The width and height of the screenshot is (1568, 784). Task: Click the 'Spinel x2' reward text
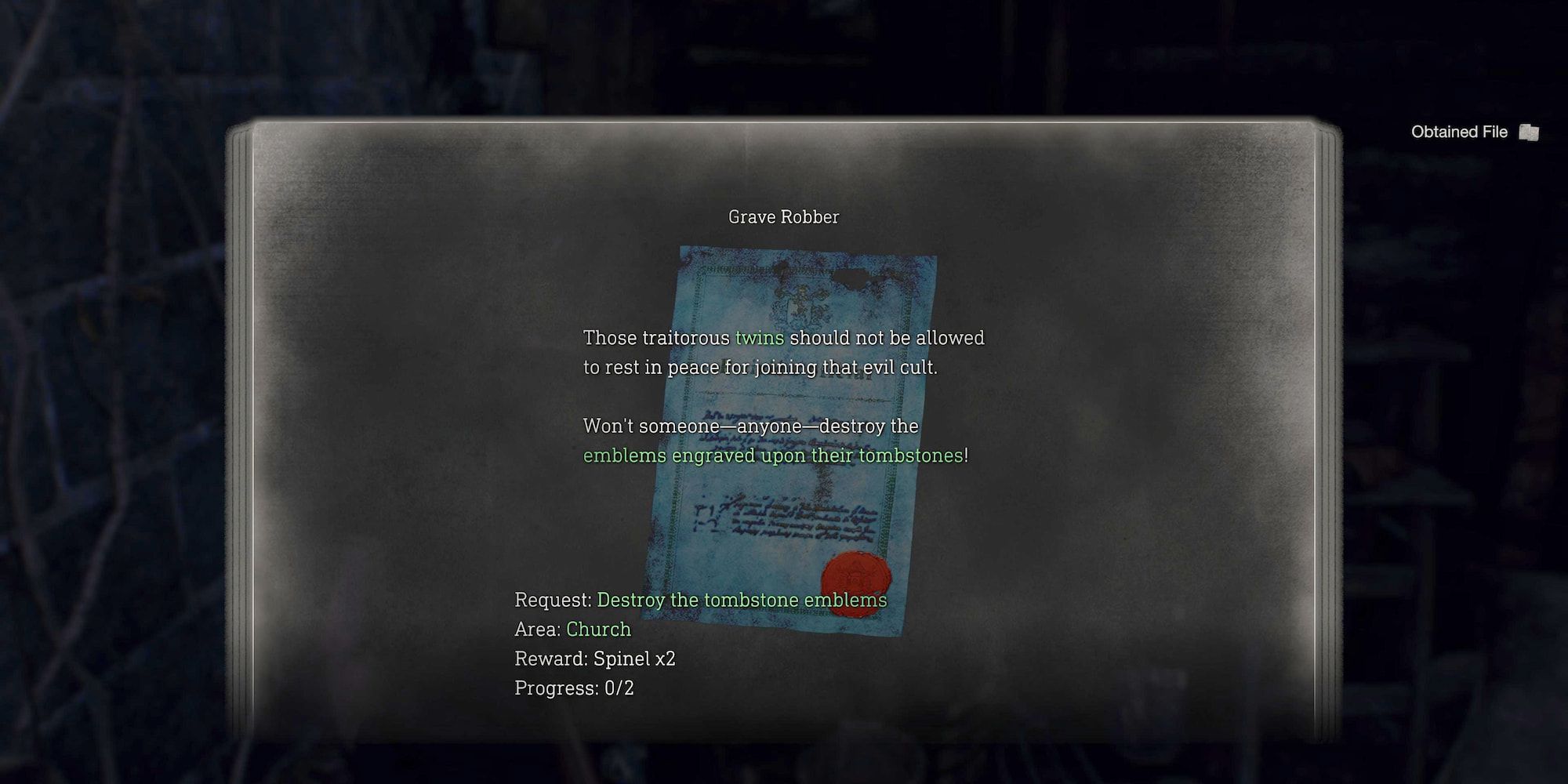pos(637,659)
